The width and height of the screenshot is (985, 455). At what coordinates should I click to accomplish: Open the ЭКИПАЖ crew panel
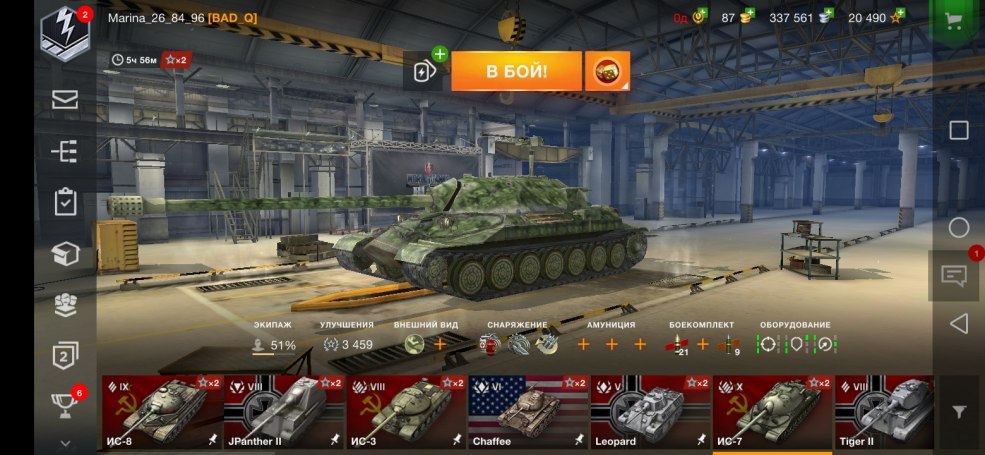[x=274, y=338]
